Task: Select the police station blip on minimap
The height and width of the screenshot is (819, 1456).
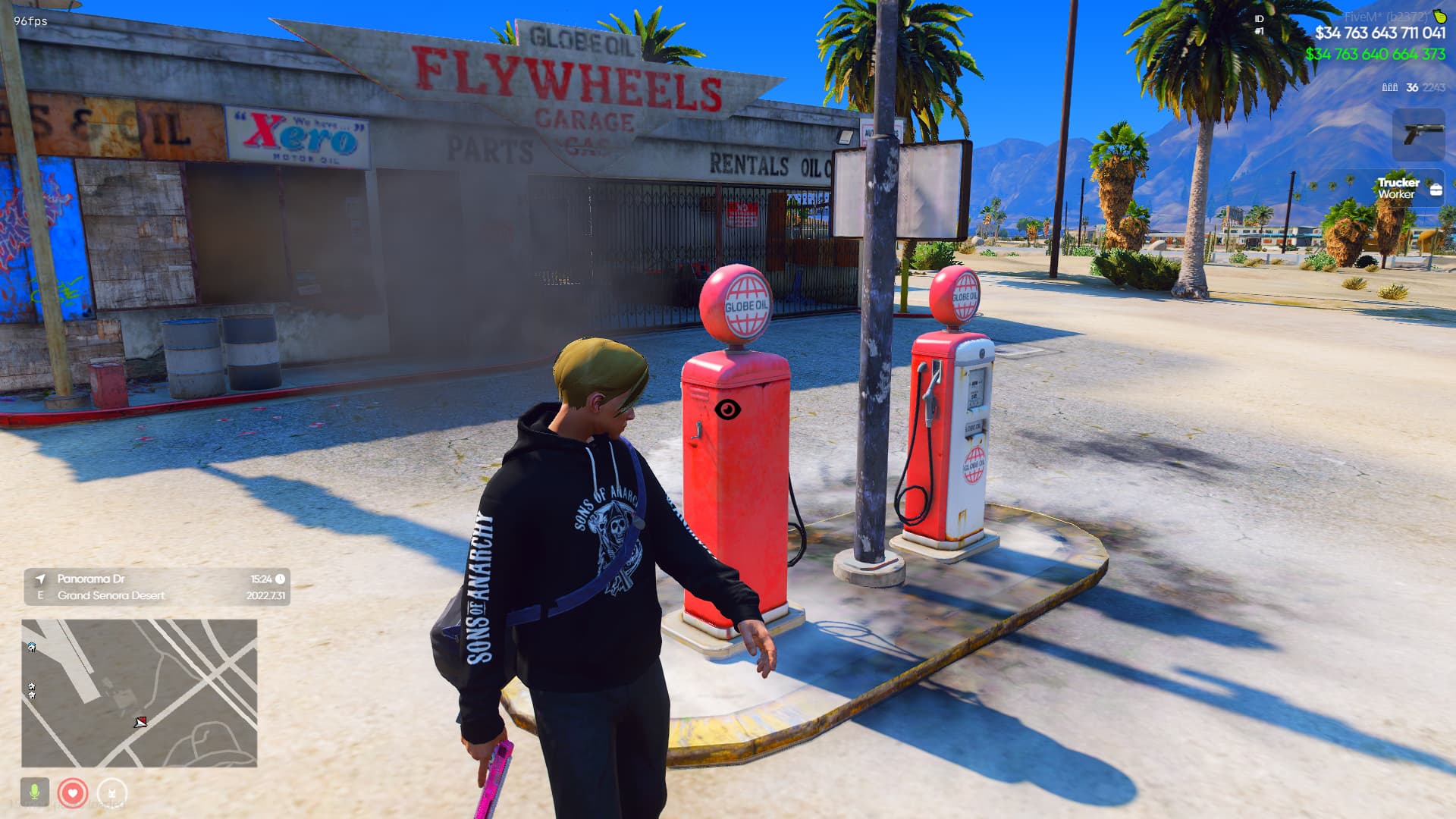Action: point(32,648)
